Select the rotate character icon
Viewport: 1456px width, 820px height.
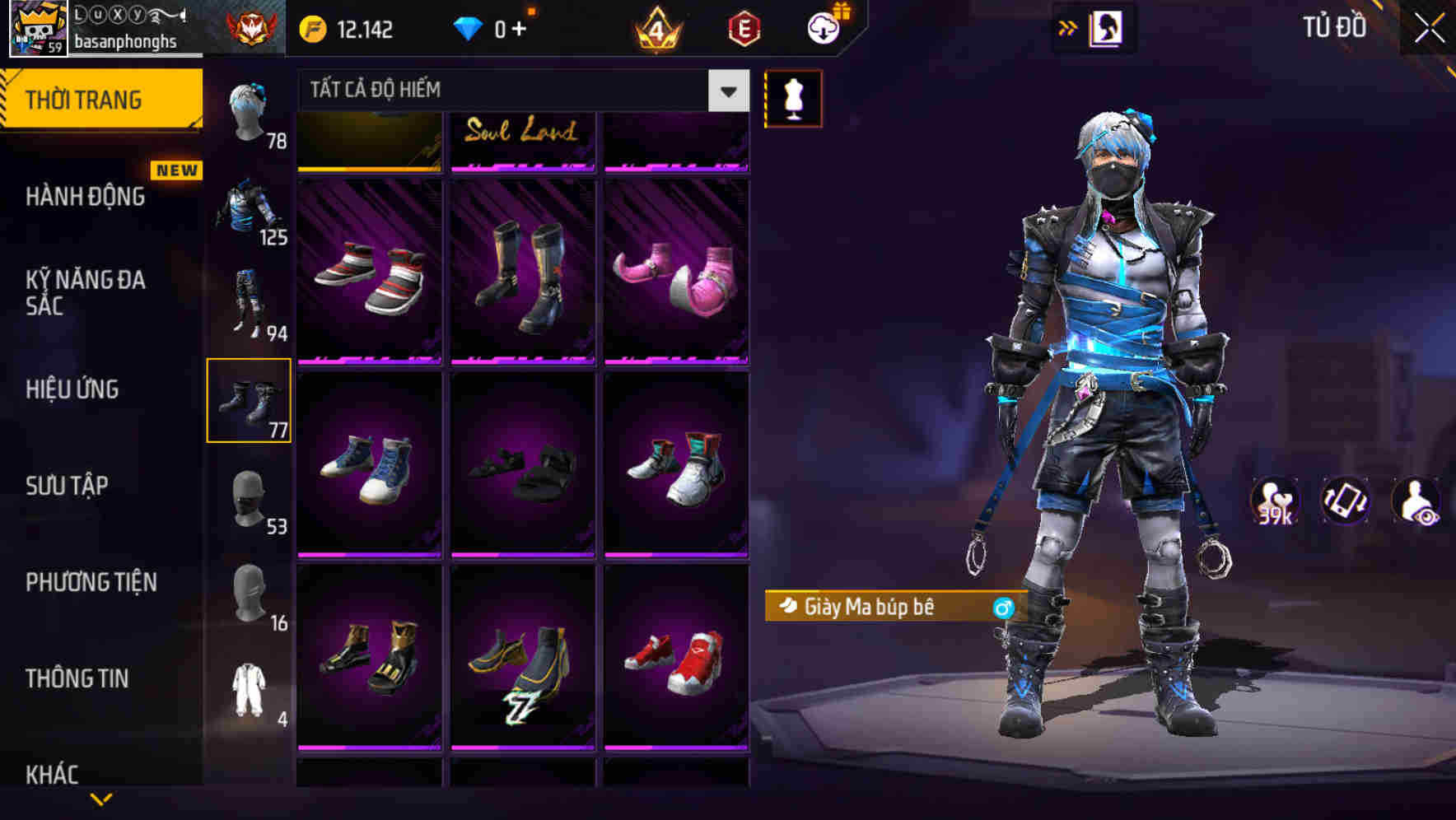pos(1345,503)
